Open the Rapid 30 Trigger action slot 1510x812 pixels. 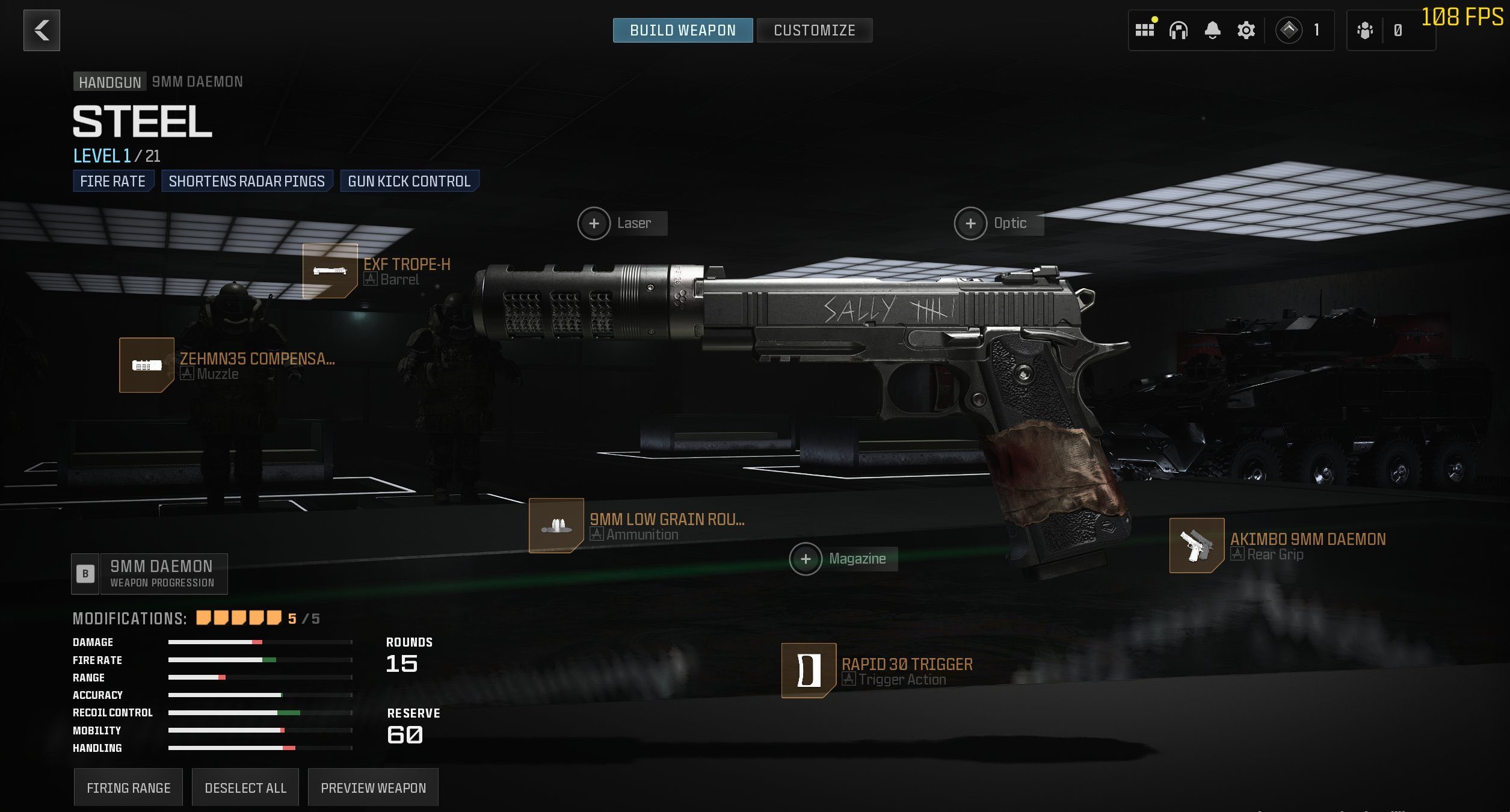tap(809, 672)
